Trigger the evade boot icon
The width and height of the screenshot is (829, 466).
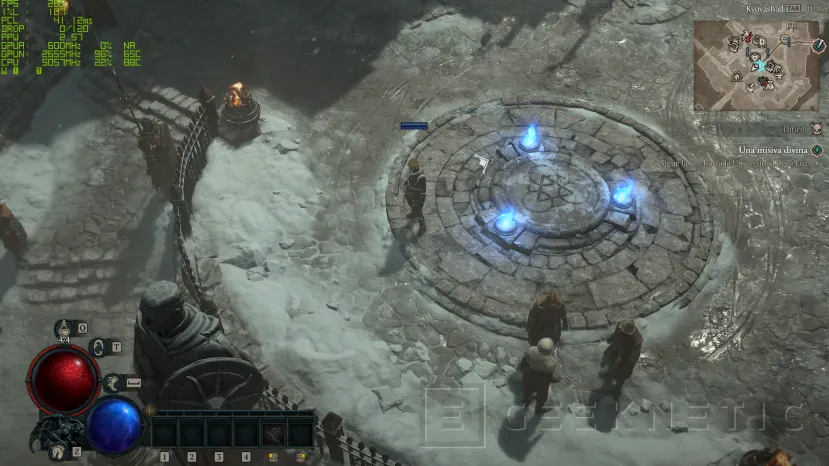pos(114,381)
